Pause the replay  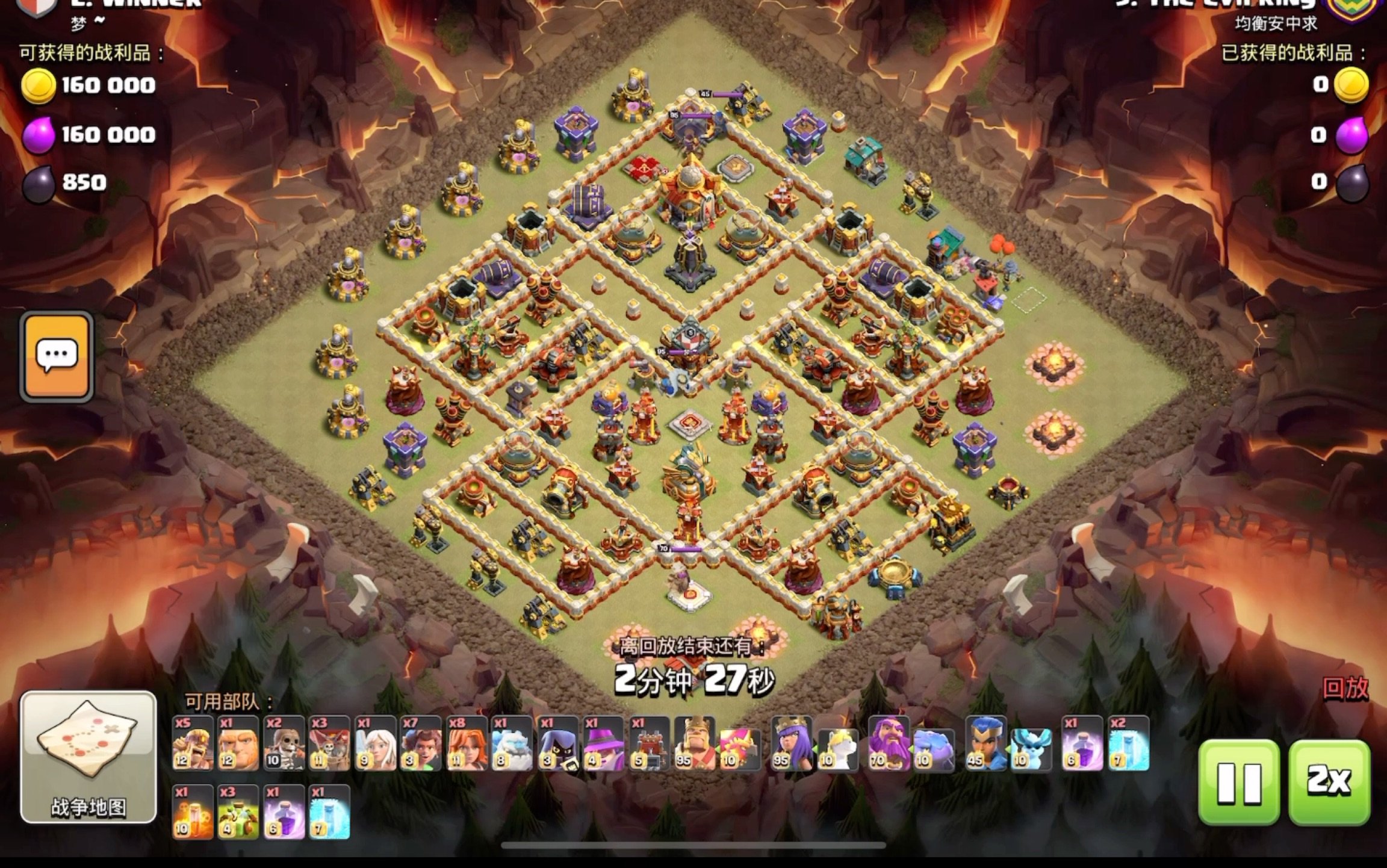point(1238,781)
